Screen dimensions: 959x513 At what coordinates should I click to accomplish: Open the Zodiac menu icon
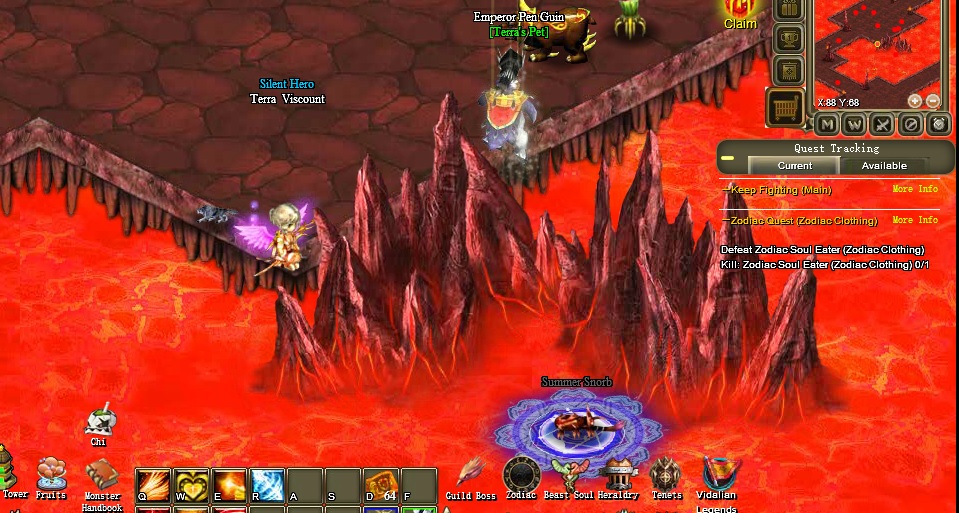(x=521, y=474)
